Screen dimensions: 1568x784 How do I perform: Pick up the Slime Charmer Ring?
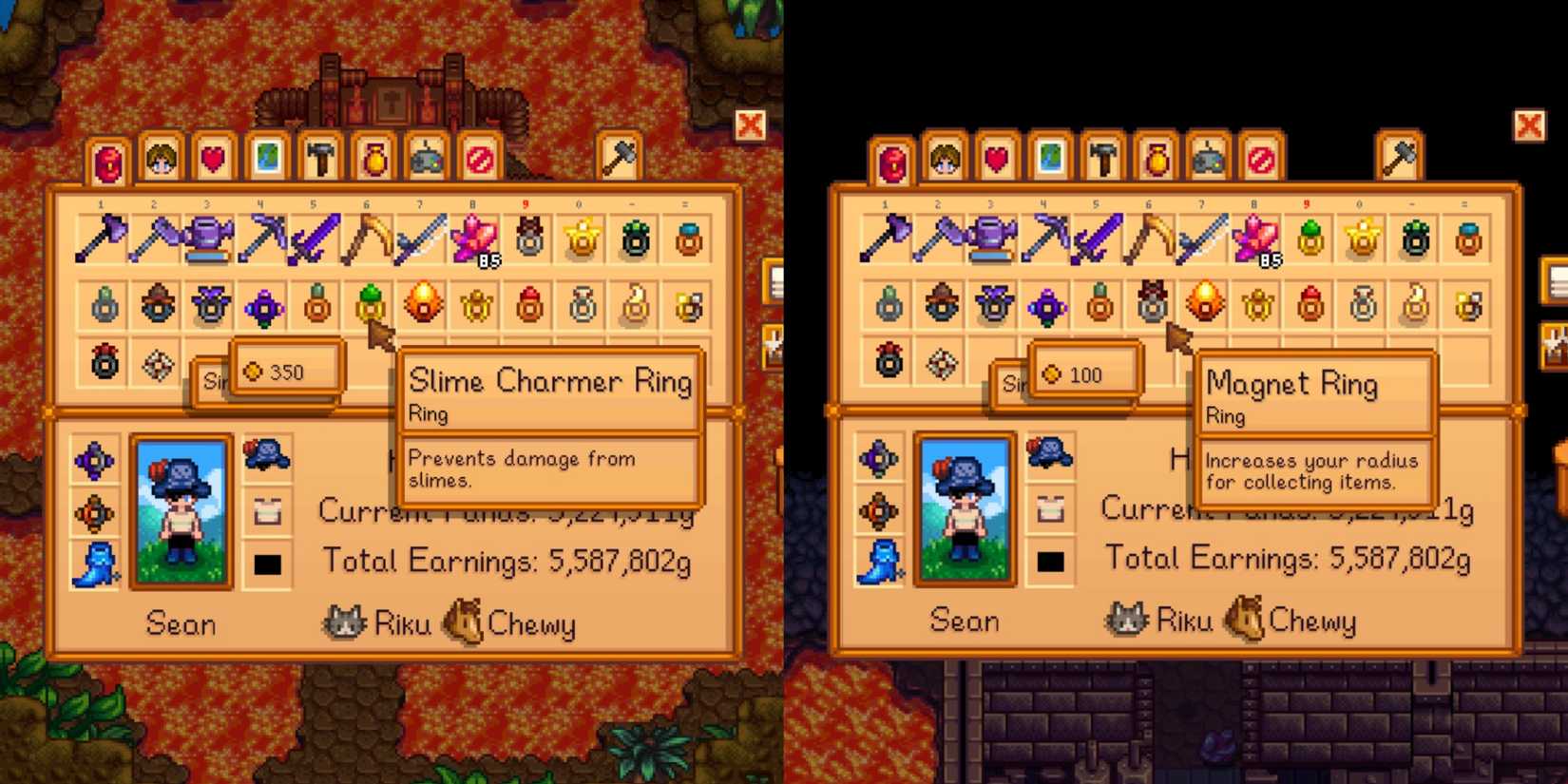(x=371, y=304)
